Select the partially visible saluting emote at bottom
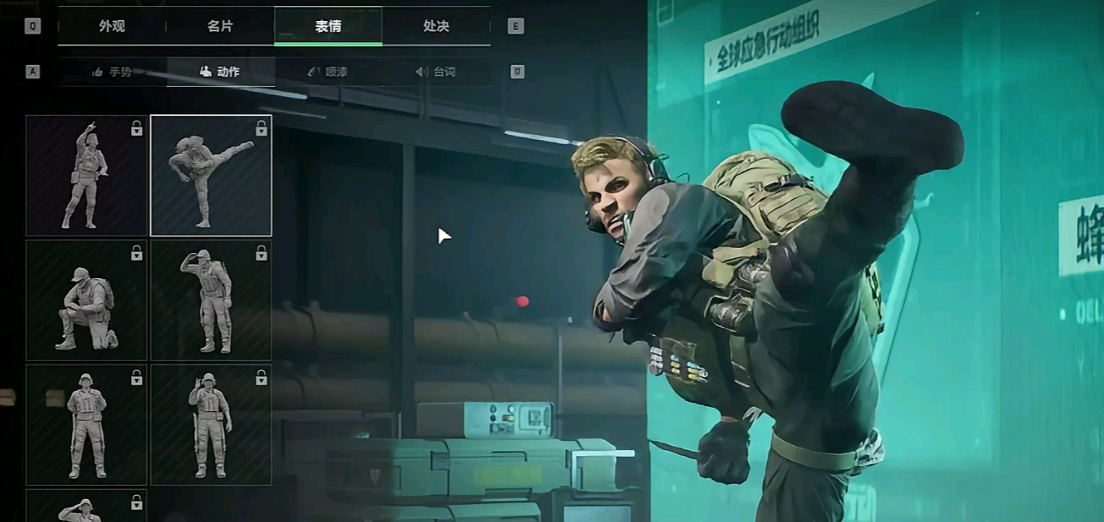Image resolution: width=1104 pixels, height=522 pixels. (87, 506)
